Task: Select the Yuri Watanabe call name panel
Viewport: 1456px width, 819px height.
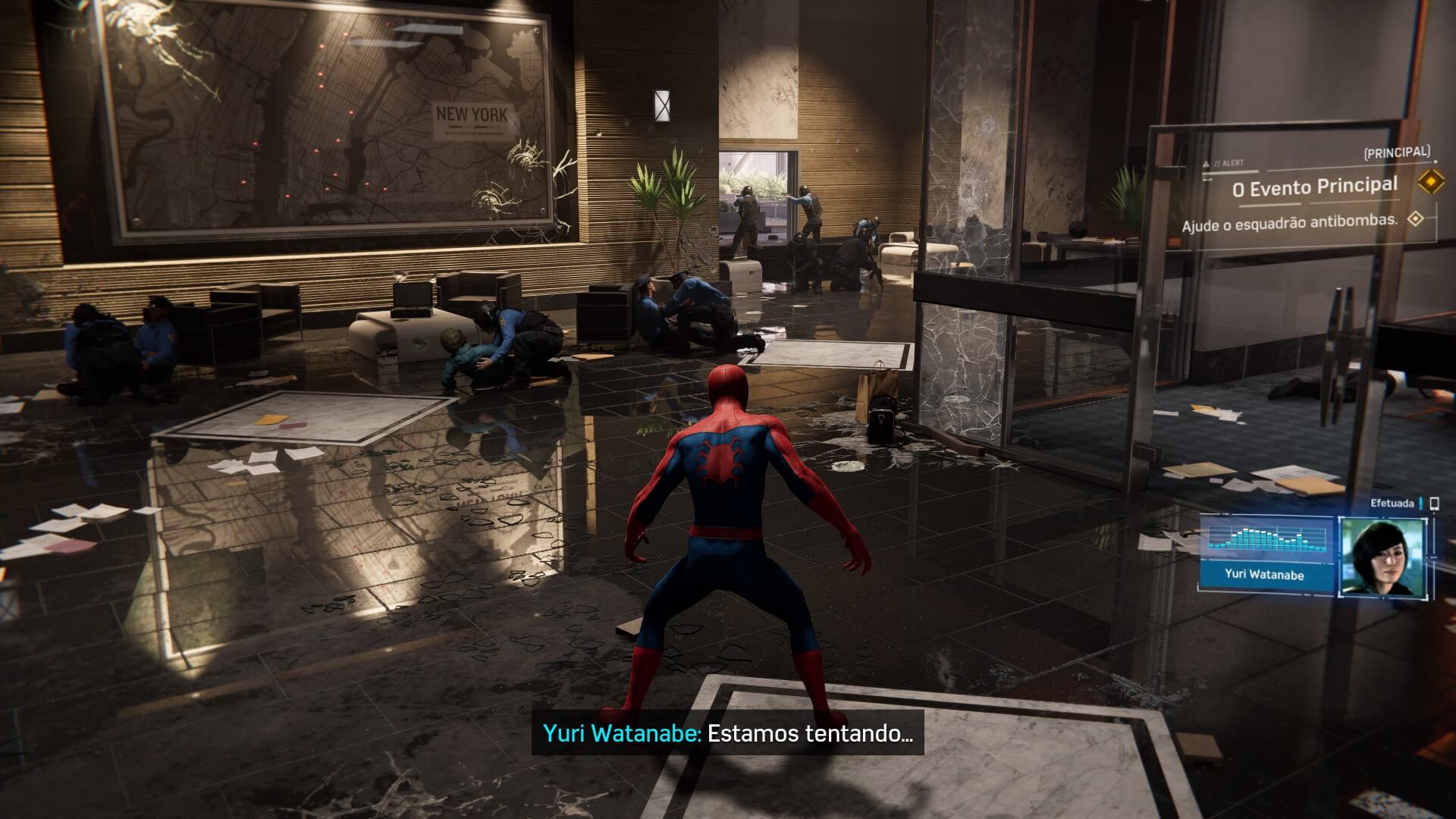Action: point(1264,575)
